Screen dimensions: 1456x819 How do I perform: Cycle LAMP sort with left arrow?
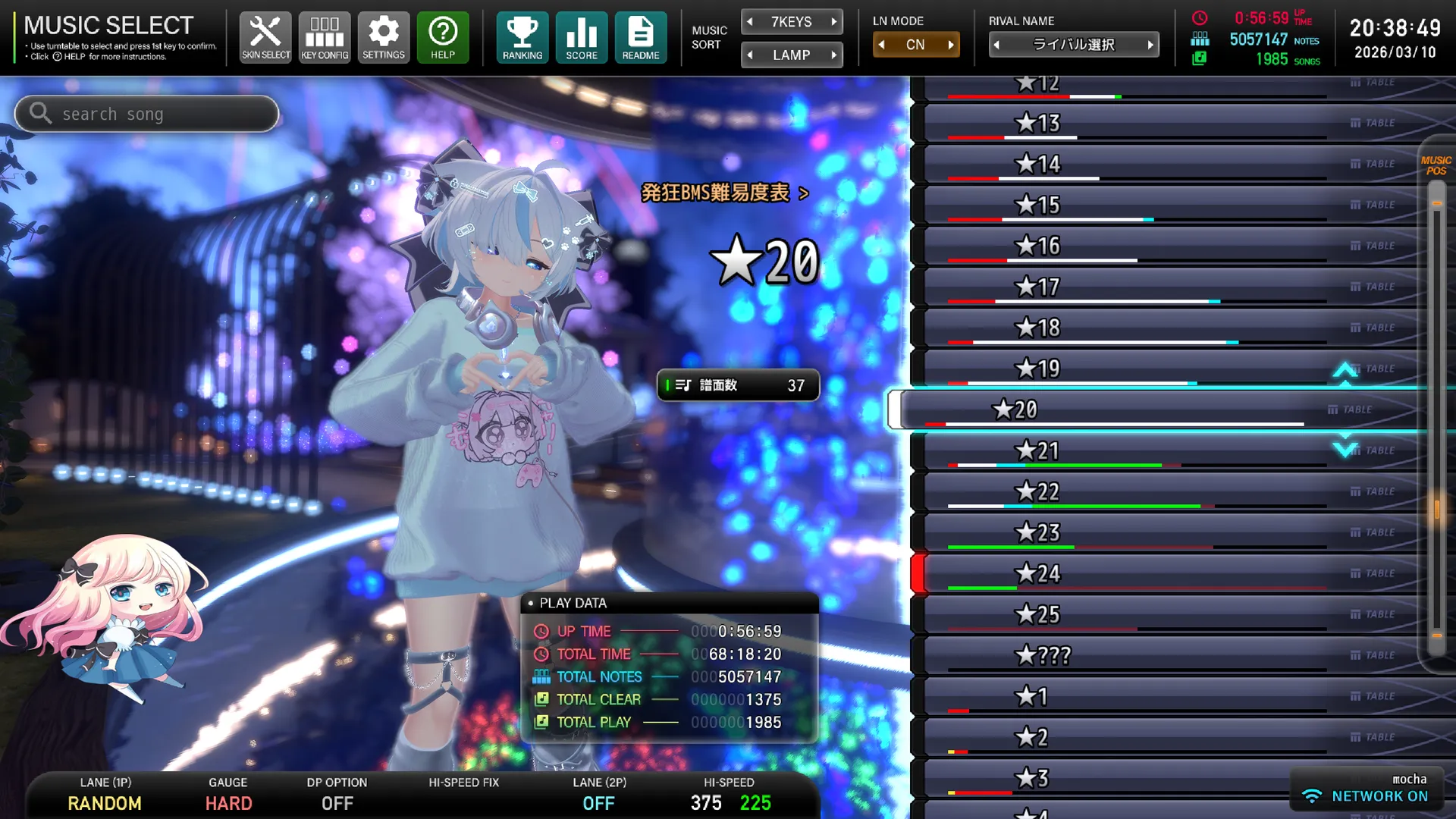coord(750,55)
